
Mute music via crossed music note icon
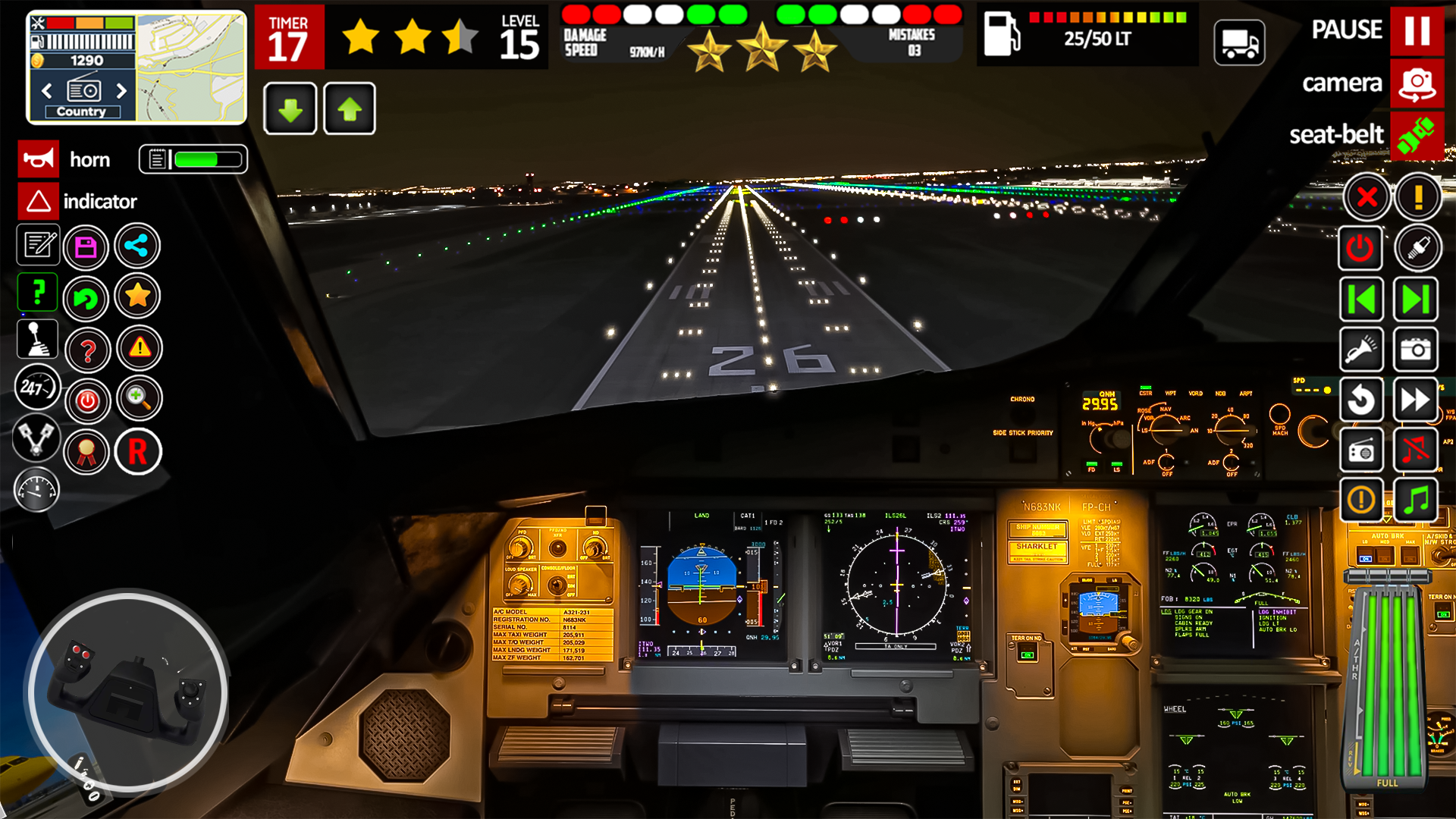click(1417, 450)
